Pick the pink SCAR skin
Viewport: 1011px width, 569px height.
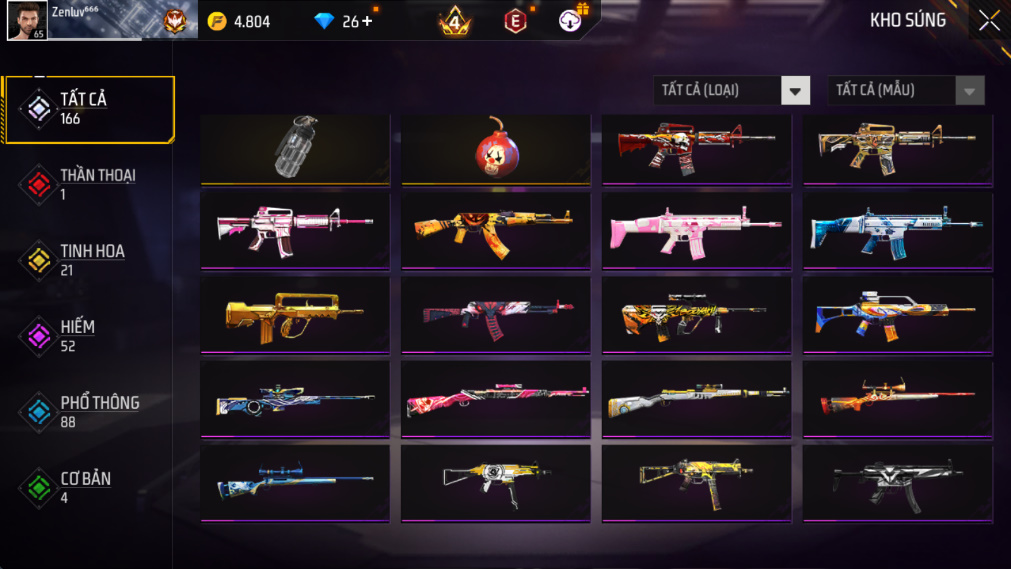(696, 230)
